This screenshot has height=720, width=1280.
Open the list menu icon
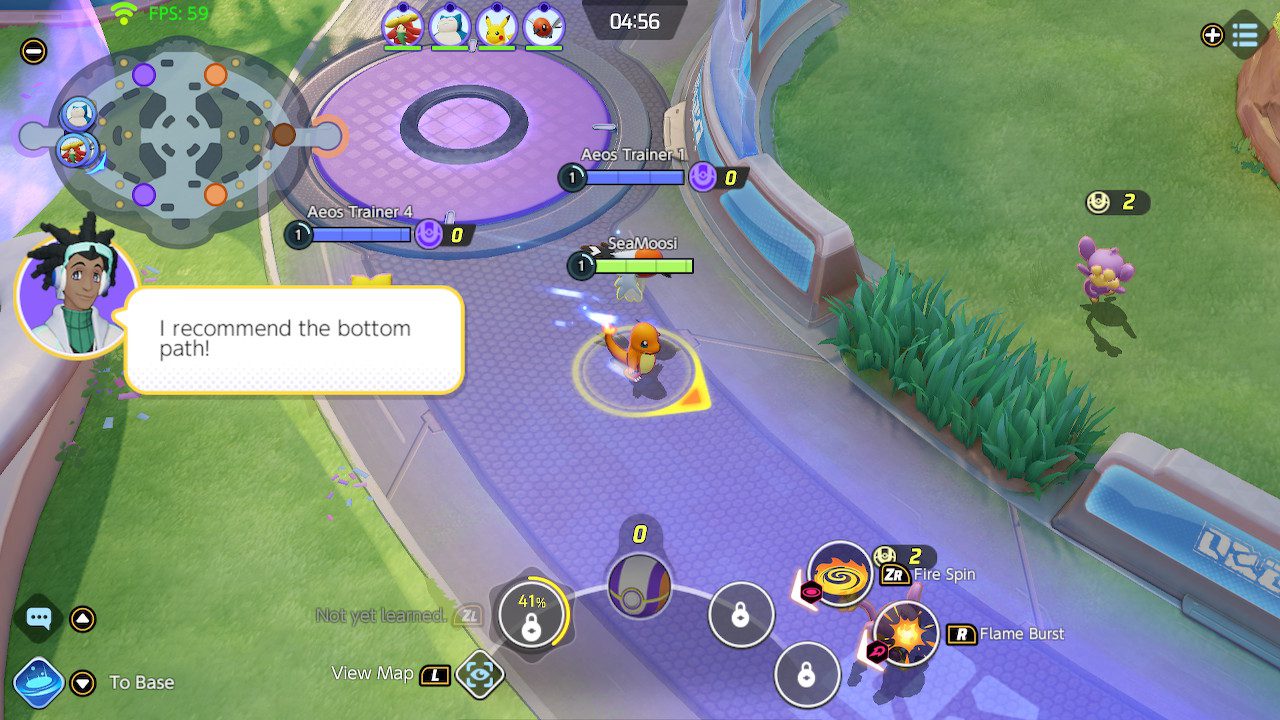tap(1245, 35)
